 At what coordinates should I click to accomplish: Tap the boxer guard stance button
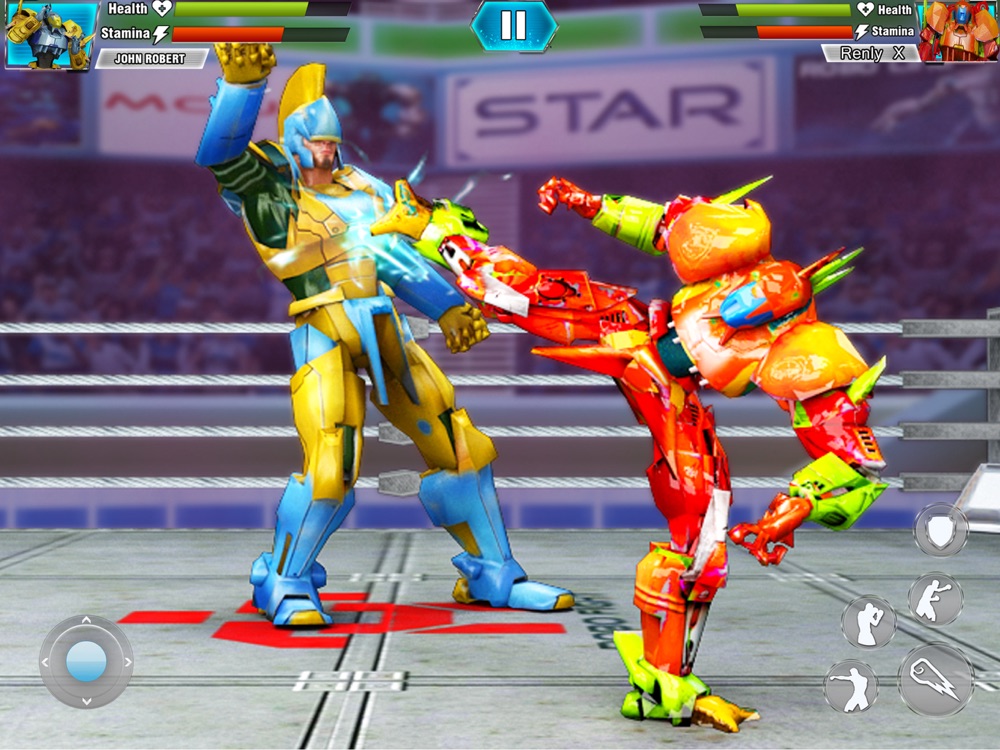pos(868,622)
